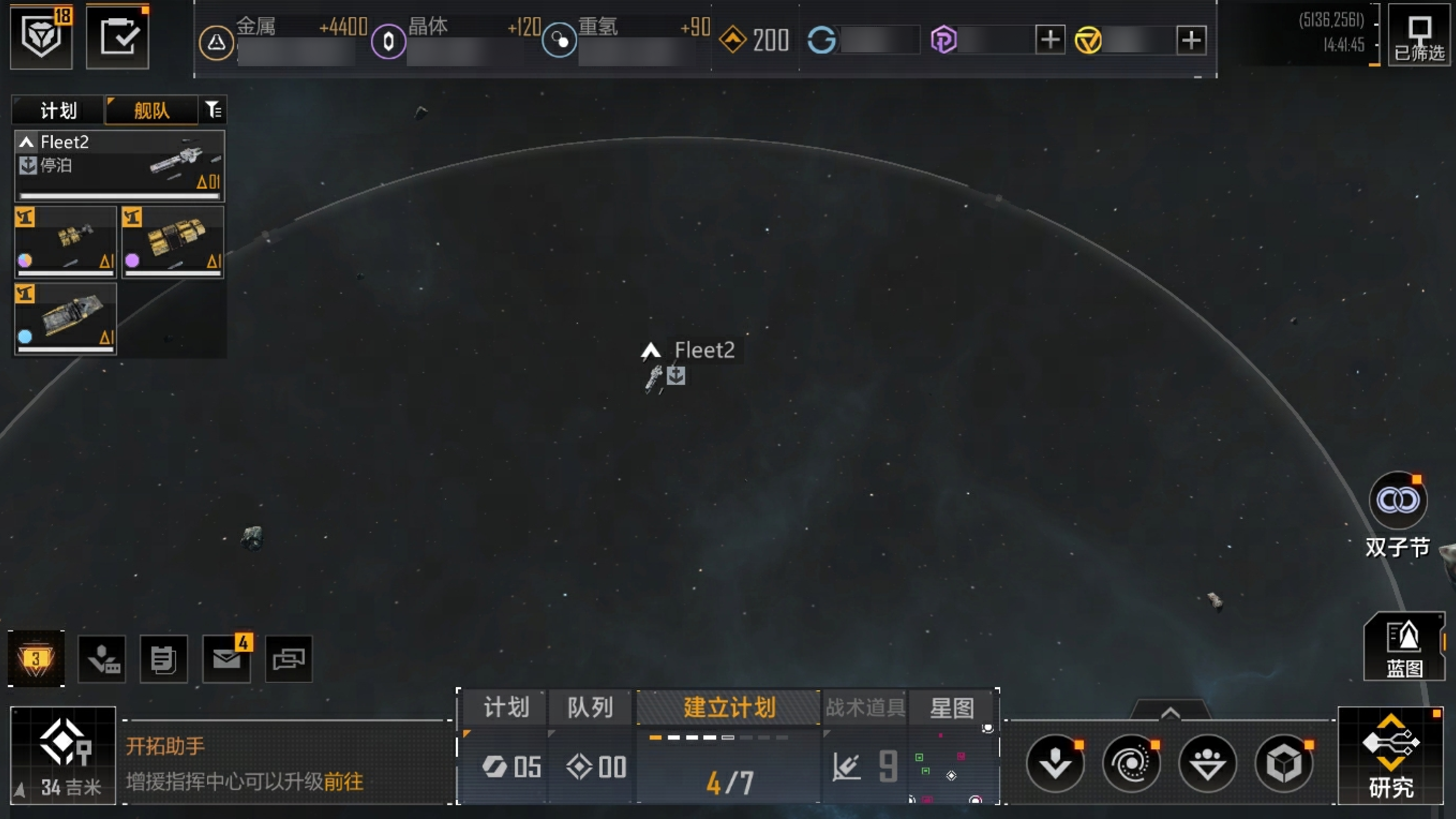
Task: Open the 蓝图 blueprint menu
Action: tap(1404, 648)
